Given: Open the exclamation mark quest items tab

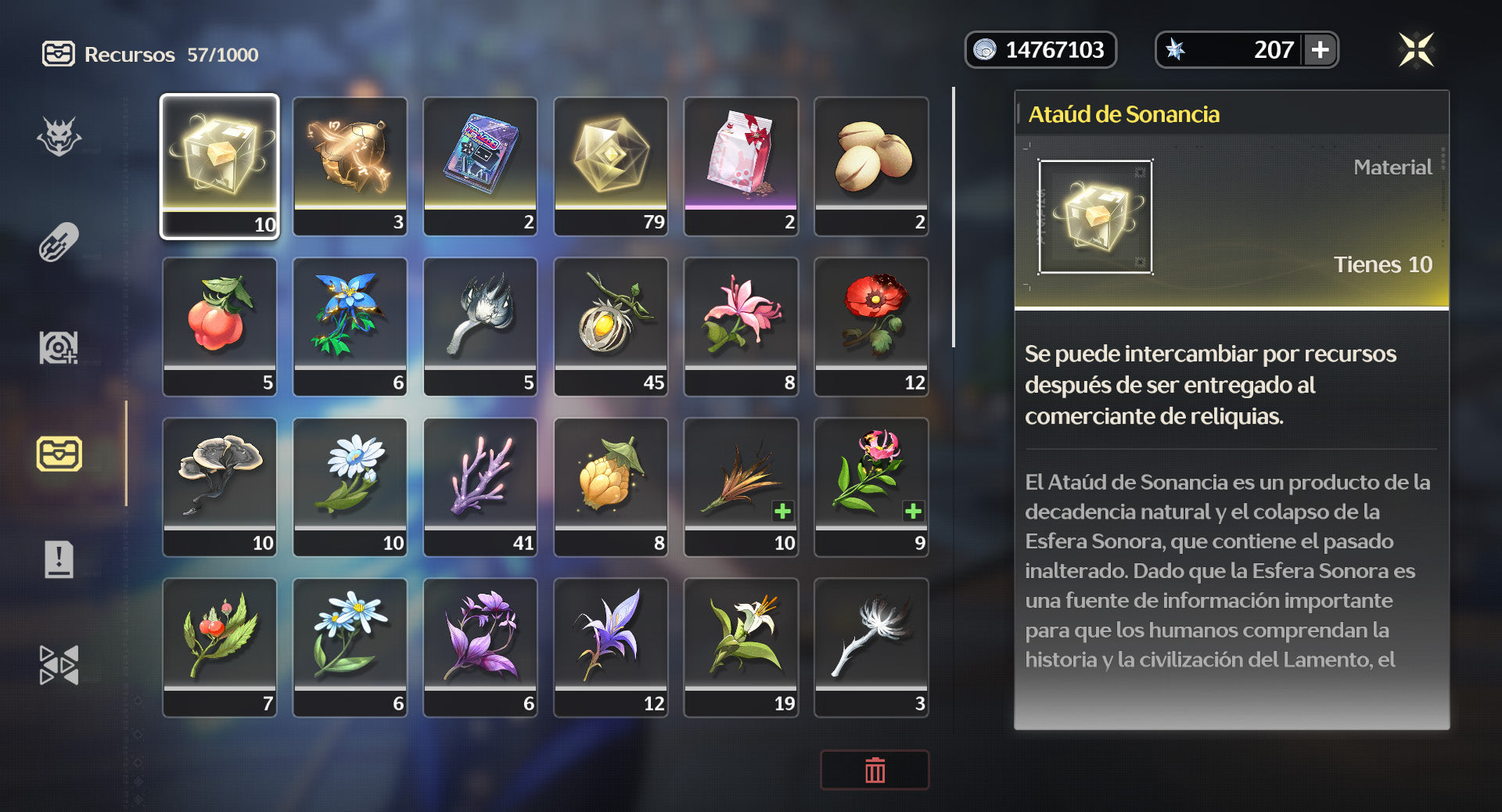Looking at the screenshot, I should coord(59,559).
